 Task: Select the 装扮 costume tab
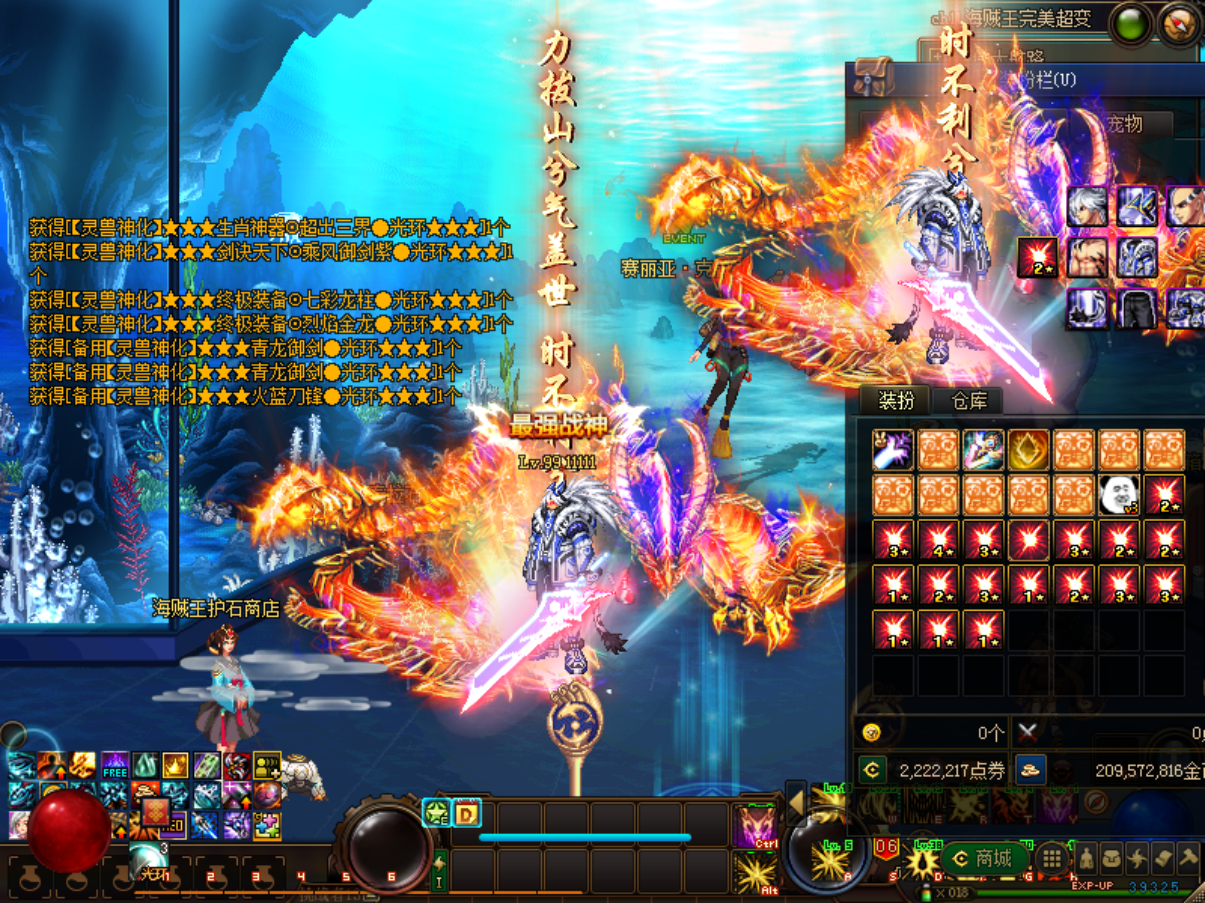coord(896,401)
